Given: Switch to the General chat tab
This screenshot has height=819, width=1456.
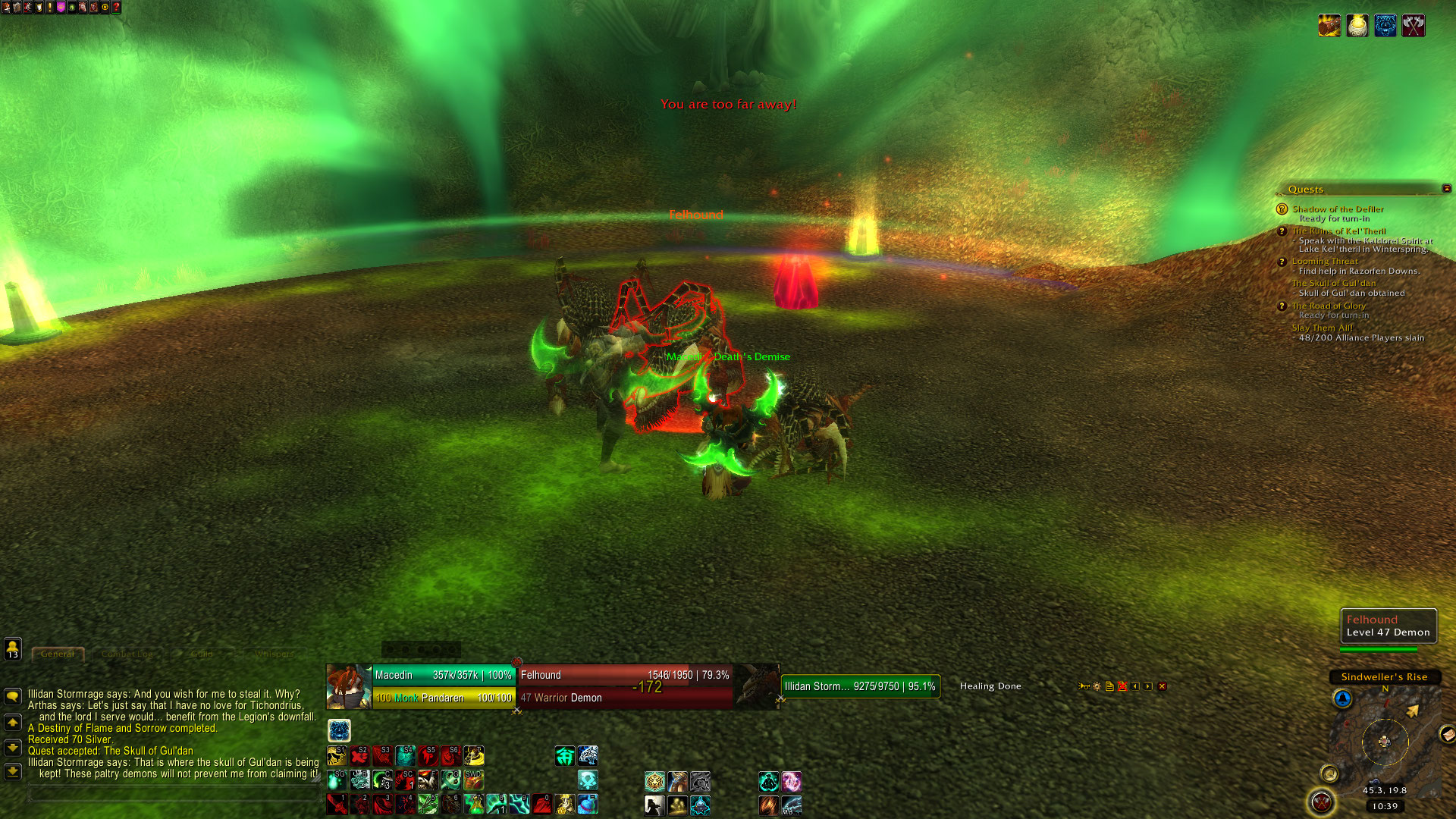Looking at the screenshot, I should tap(58, 654).
